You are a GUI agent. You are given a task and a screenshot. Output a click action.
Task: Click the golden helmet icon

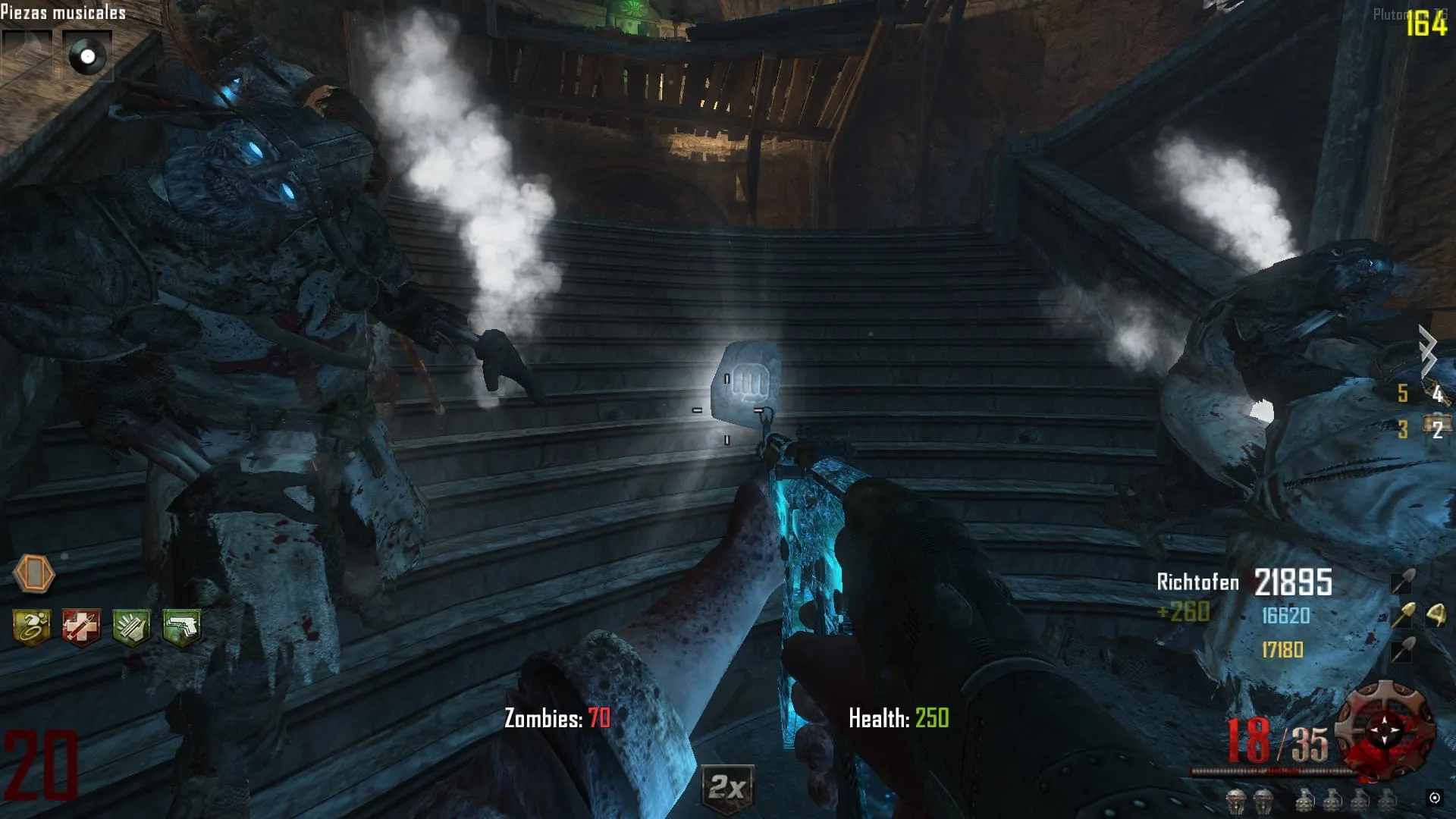pos(1436,615)
